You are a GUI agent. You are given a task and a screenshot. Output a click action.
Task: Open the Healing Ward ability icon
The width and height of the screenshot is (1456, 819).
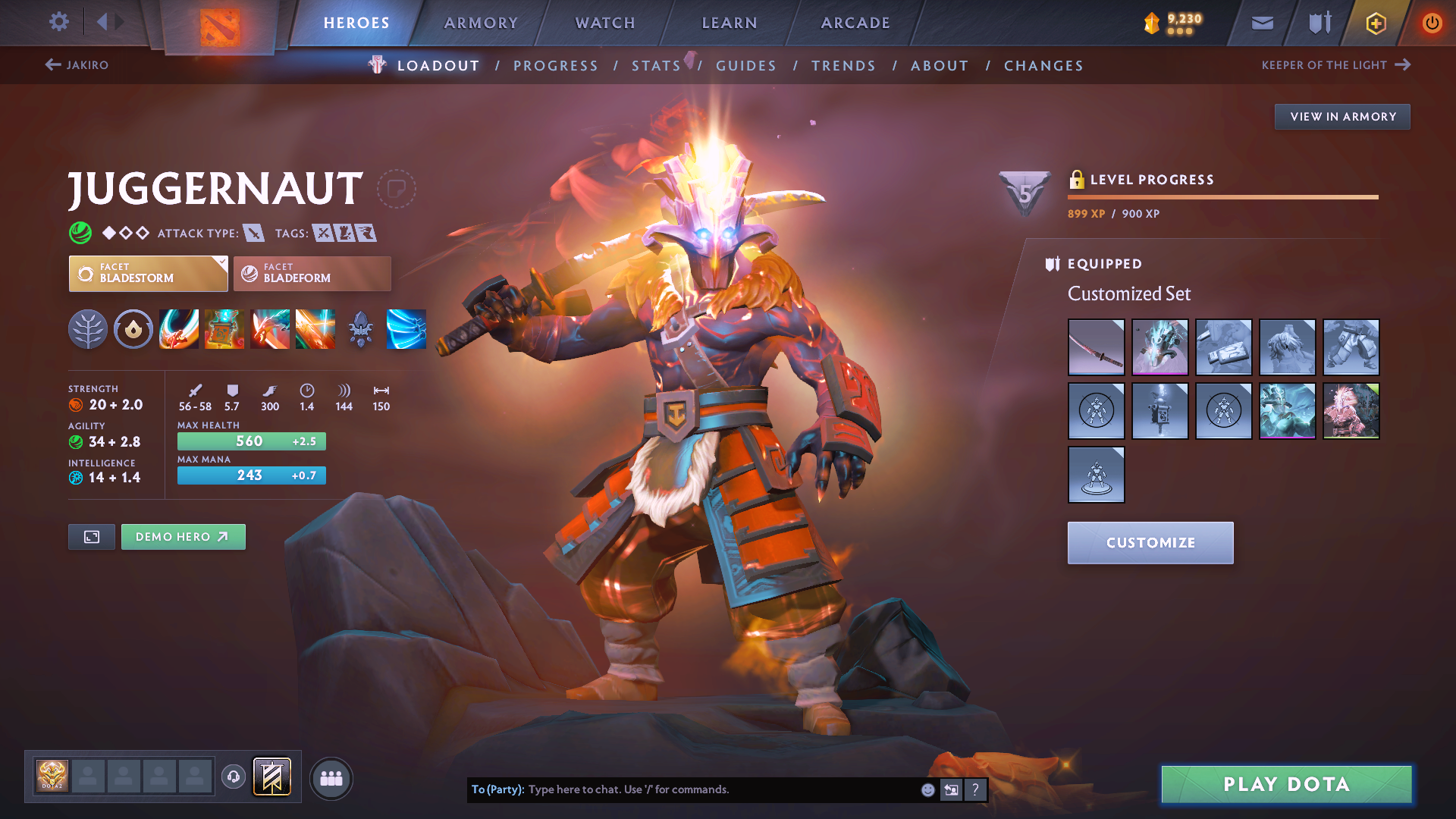point(224,329)
